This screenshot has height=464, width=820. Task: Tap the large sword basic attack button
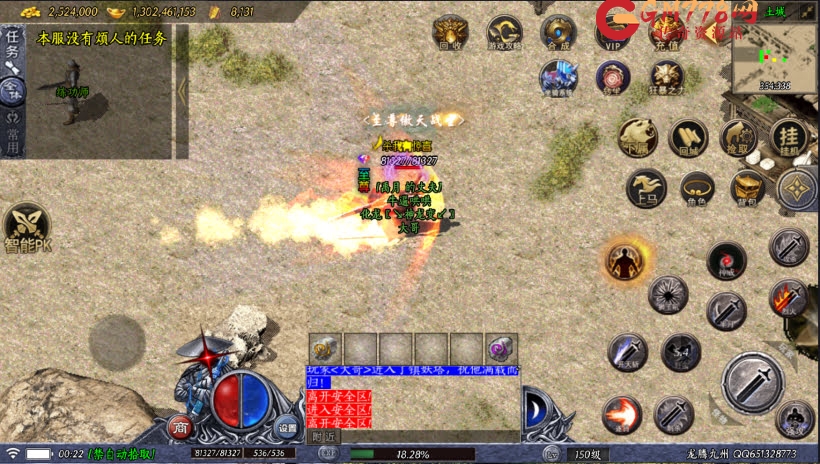tap(753, 382)
